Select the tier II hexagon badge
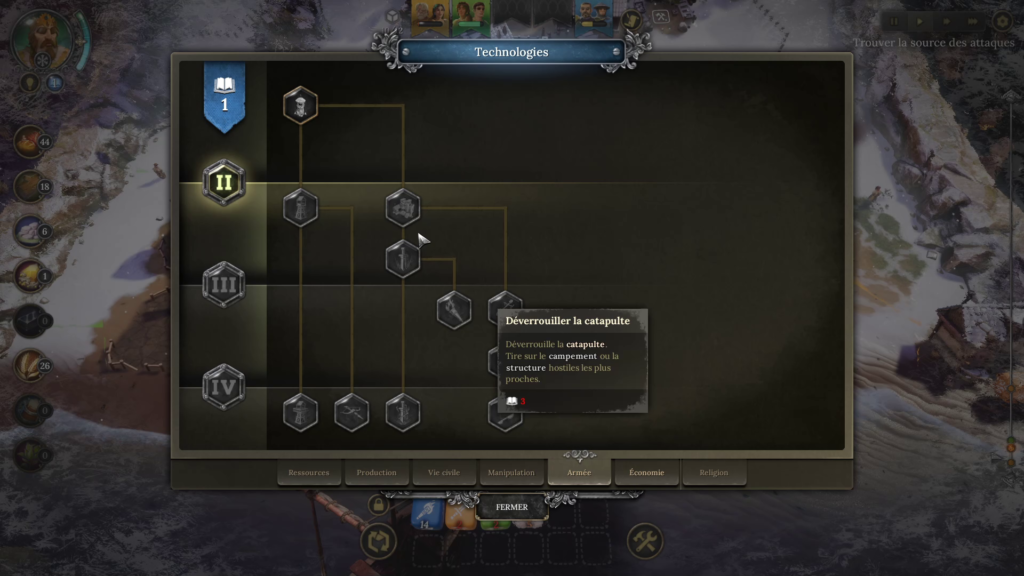Viewport: 1024px width, 576px height. click(x=224, y=183)
